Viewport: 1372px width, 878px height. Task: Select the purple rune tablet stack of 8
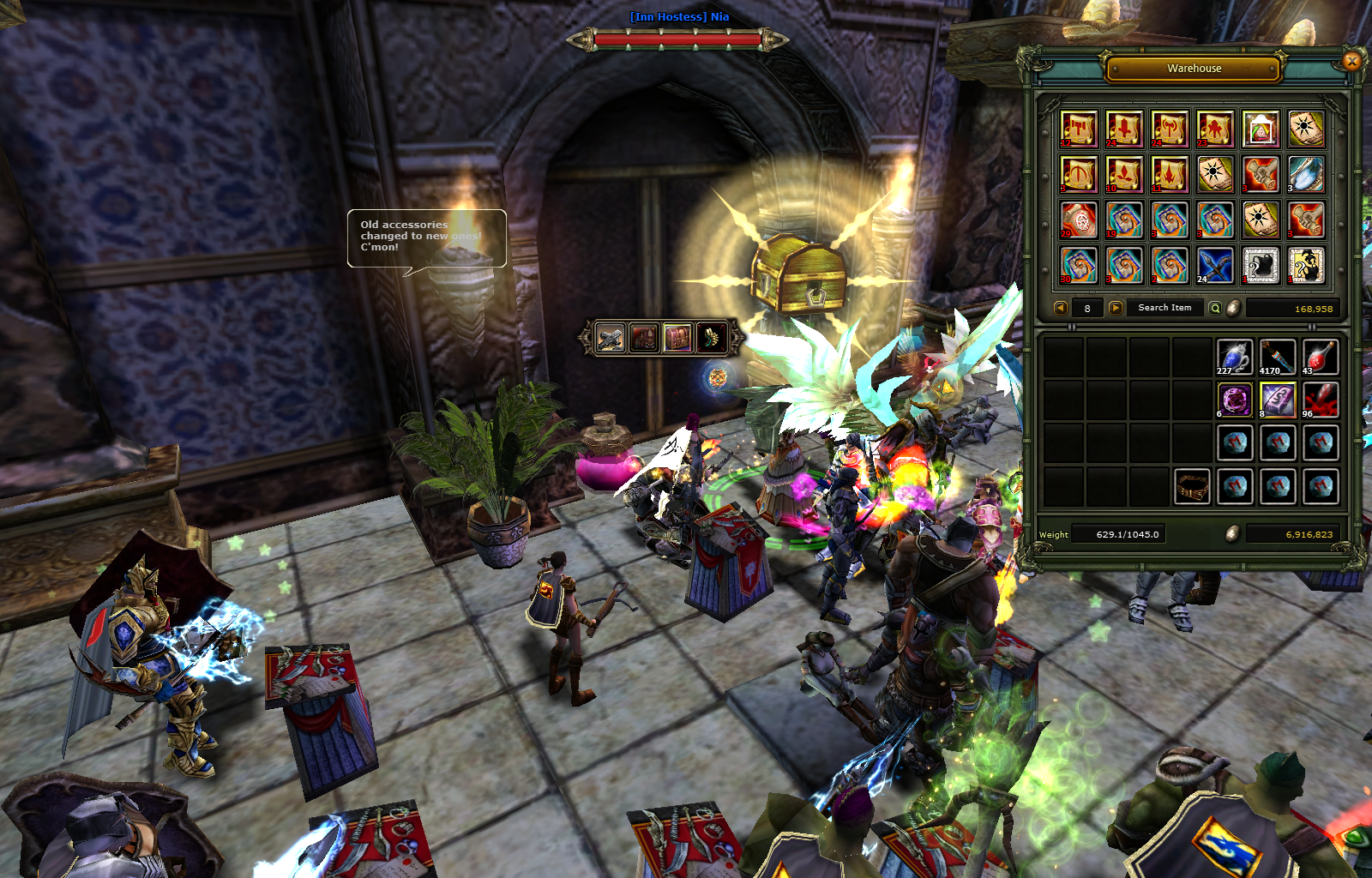pyautogui.click(x=1278, y=400)
